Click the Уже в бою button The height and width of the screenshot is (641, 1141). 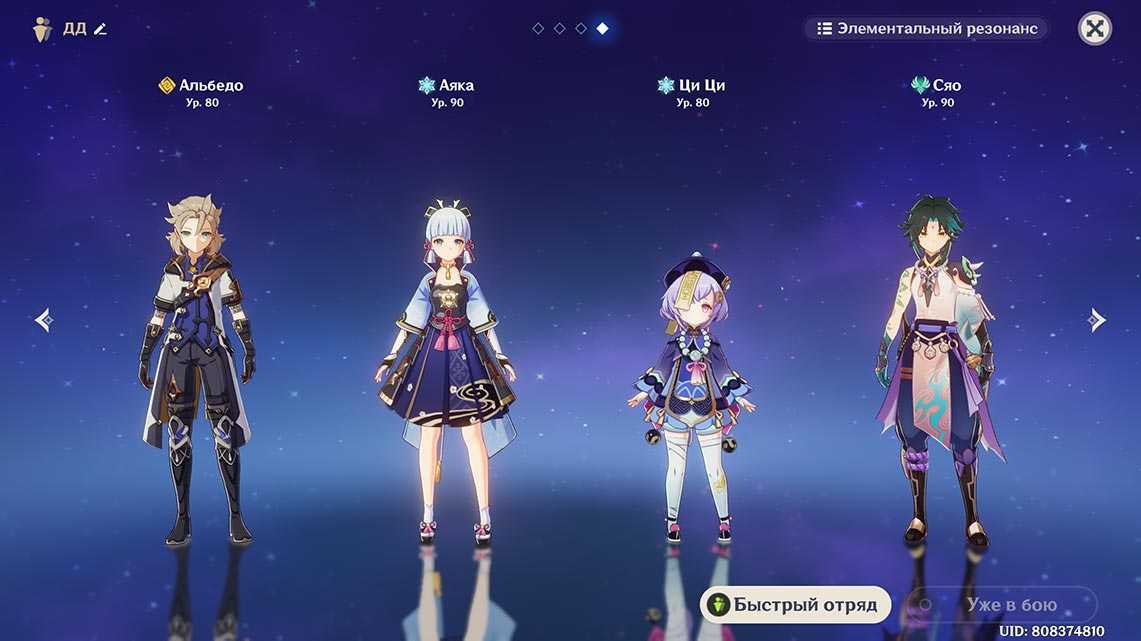click(x=1000, y=604)
